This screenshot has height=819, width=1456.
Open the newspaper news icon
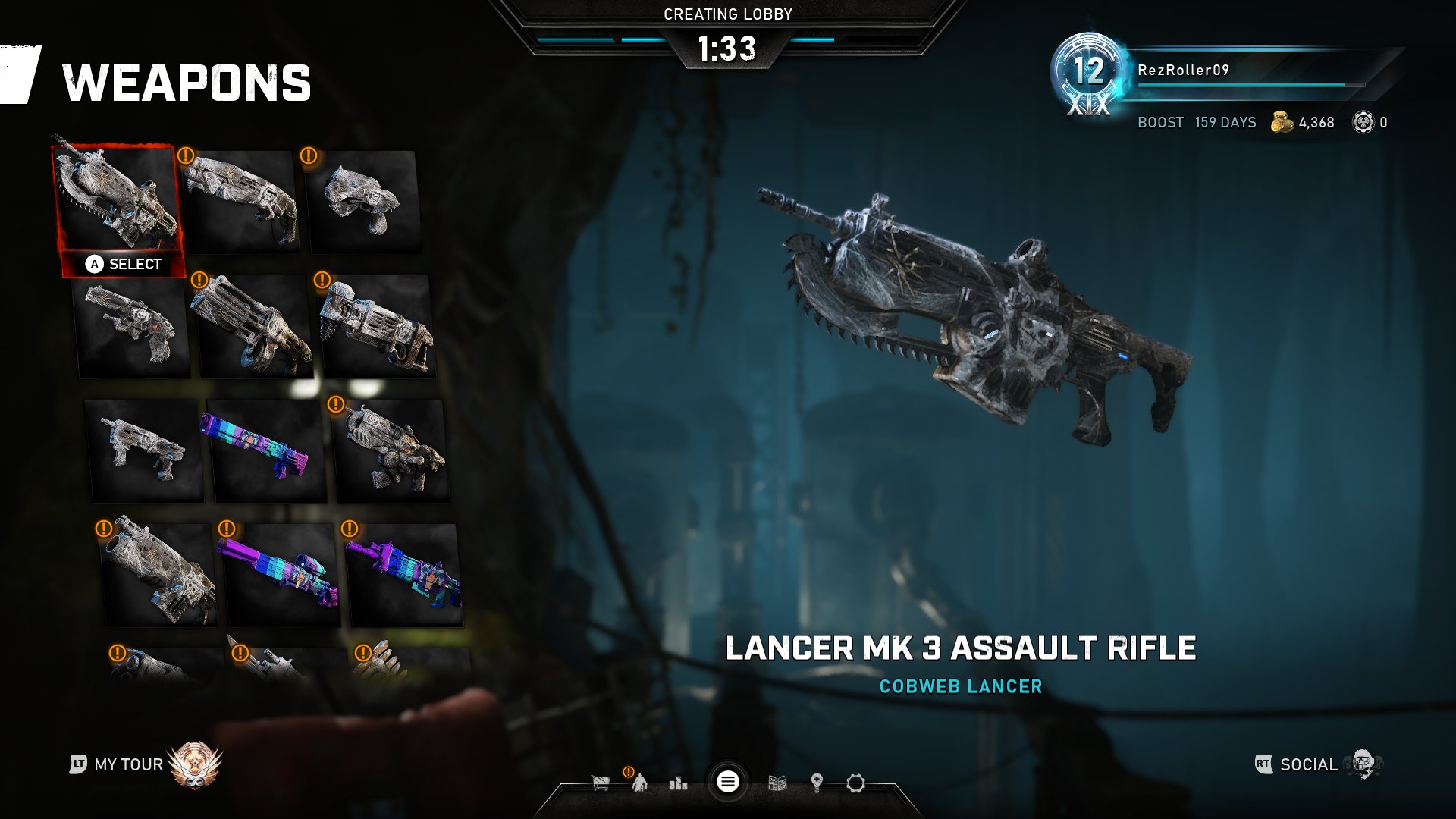coord(777,783)
